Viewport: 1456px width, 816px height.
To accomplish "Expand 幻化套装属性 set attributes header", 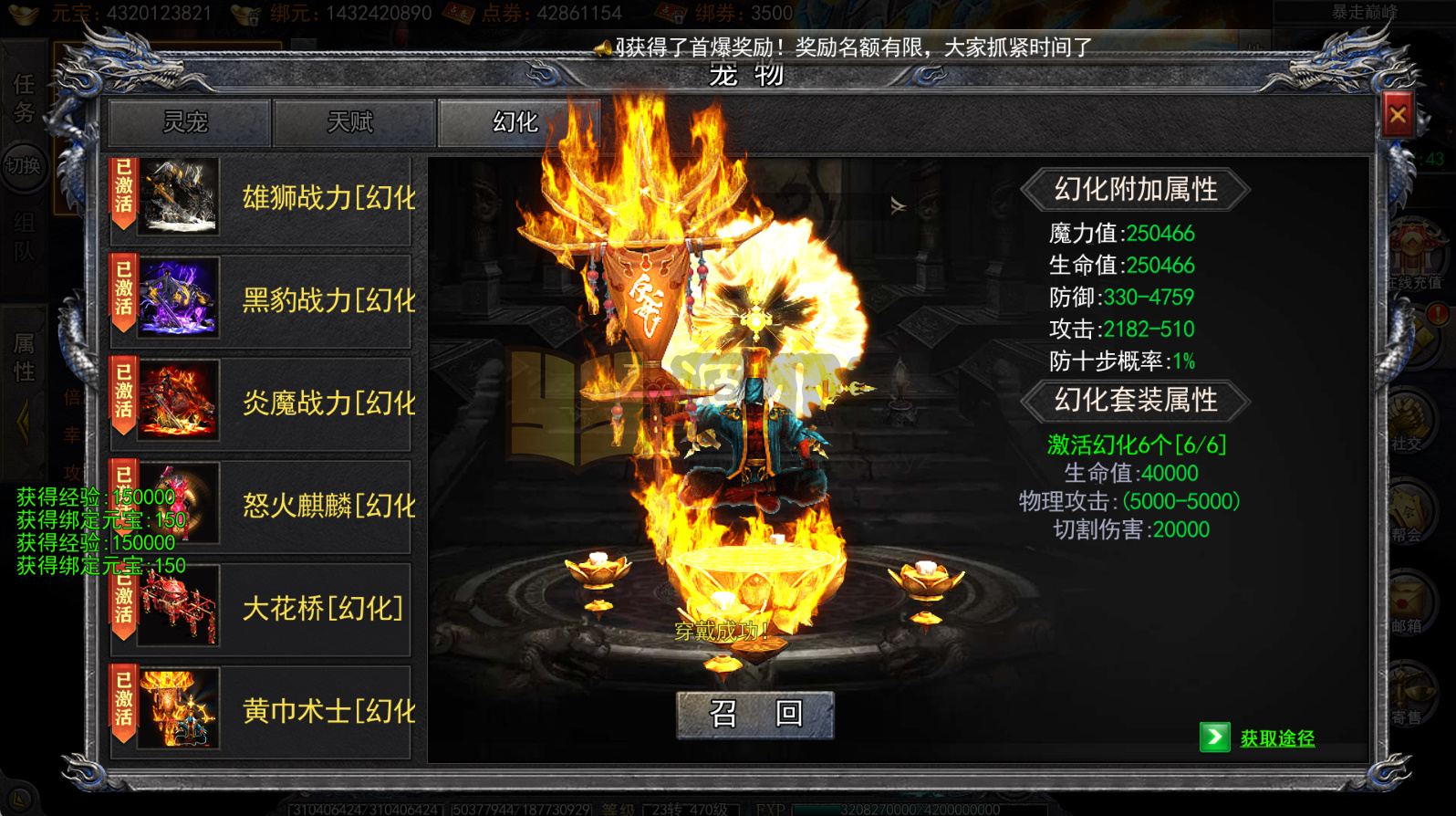I will (1136, 402).
